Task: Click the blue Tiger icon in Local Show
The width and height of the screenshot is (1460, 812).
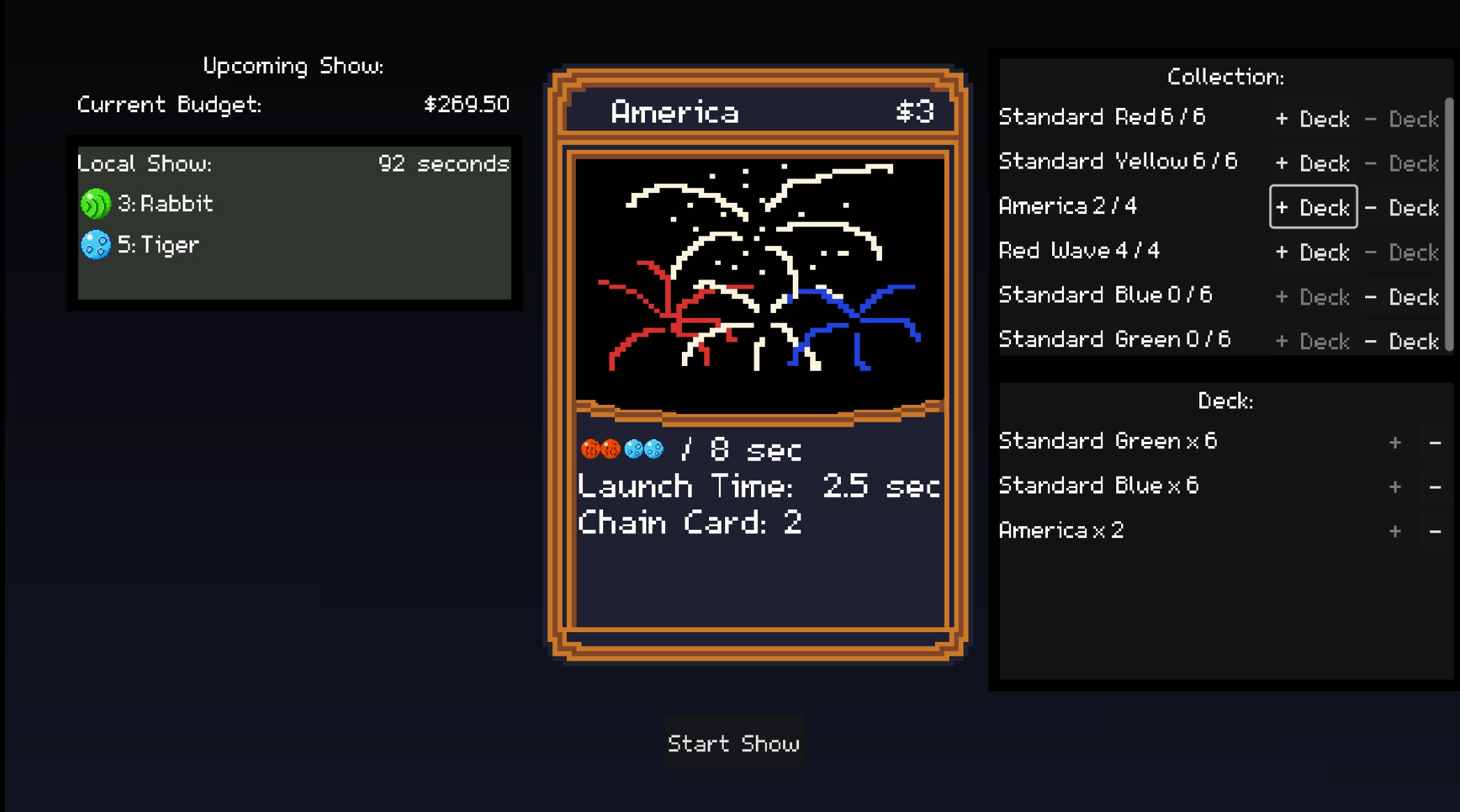Action: coord(96,245)
